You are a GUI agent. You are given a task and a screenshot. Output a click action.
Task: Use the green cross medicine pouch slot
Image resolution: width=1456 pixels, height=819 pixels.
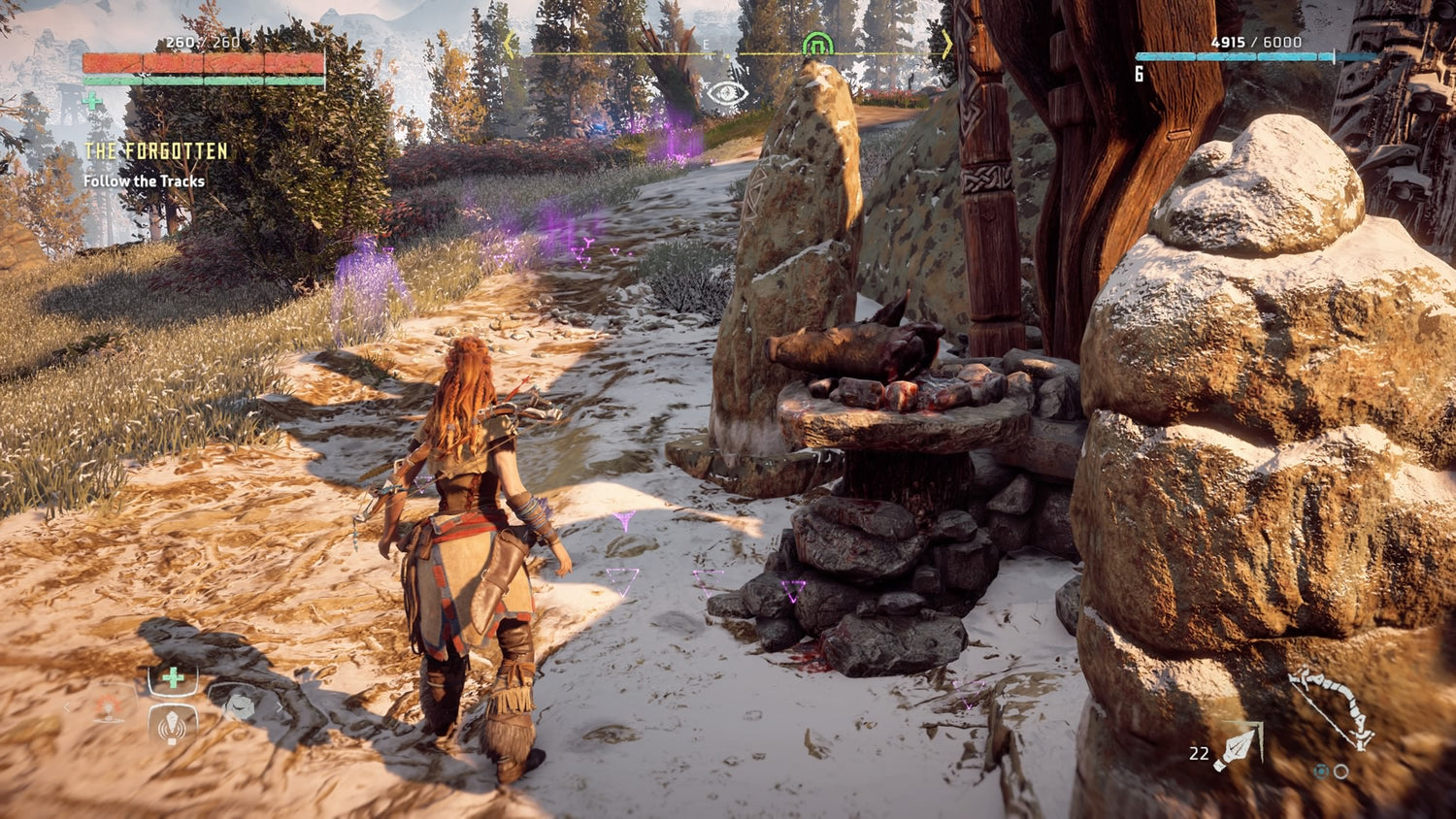[173, 677]
